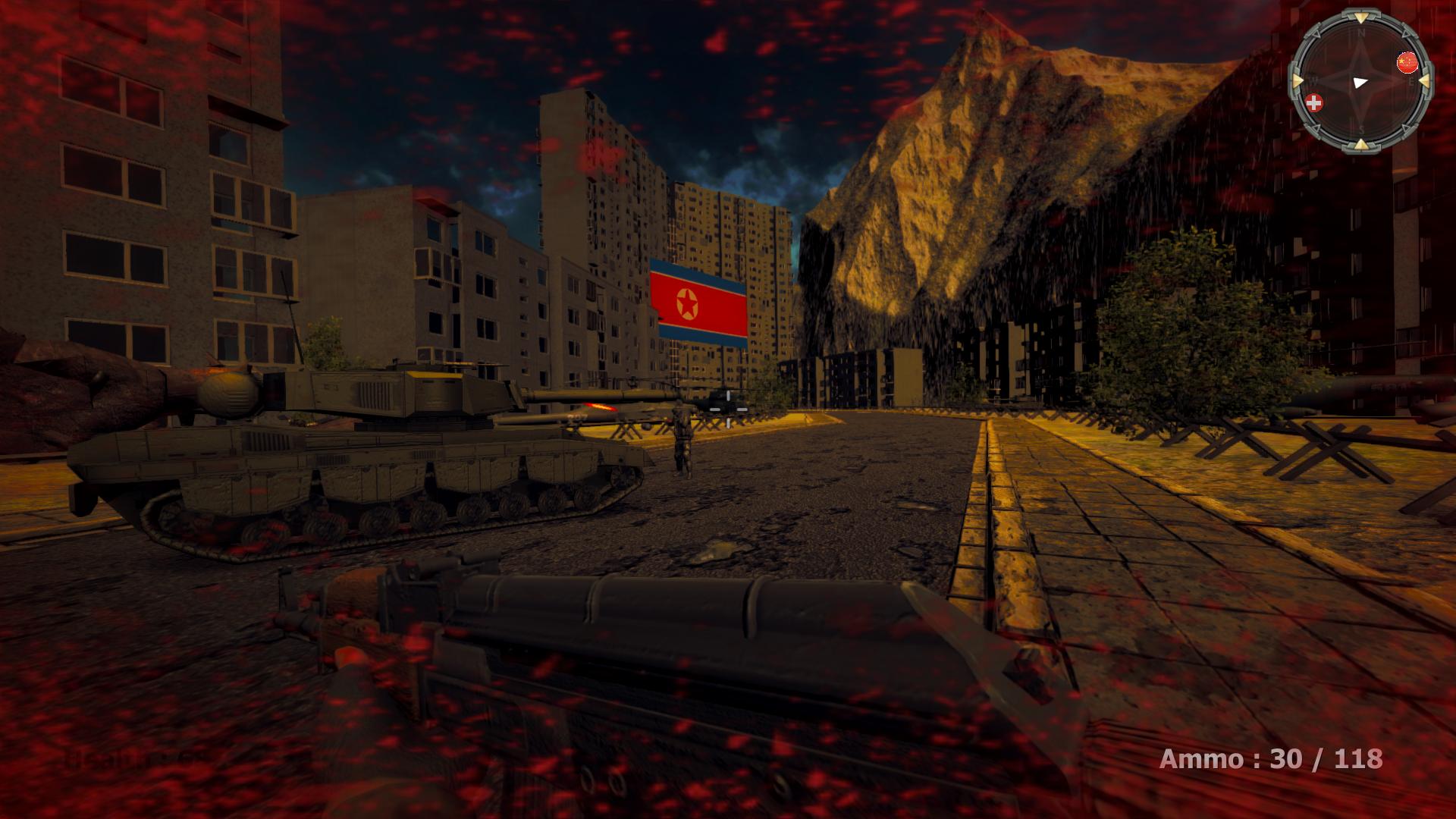Click the small white triangle at compass southeast
This screenshot has width=1456, height=819.
tap(1405, 128)
